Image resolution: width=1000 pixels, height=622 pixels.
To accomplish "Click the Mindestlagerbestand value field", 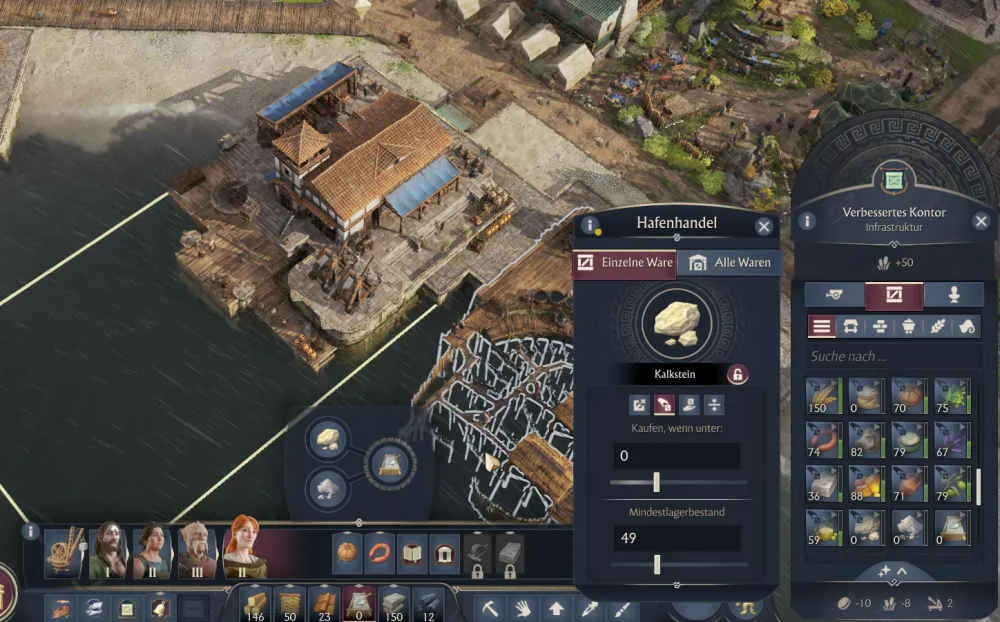I will (x=676, y=539).
